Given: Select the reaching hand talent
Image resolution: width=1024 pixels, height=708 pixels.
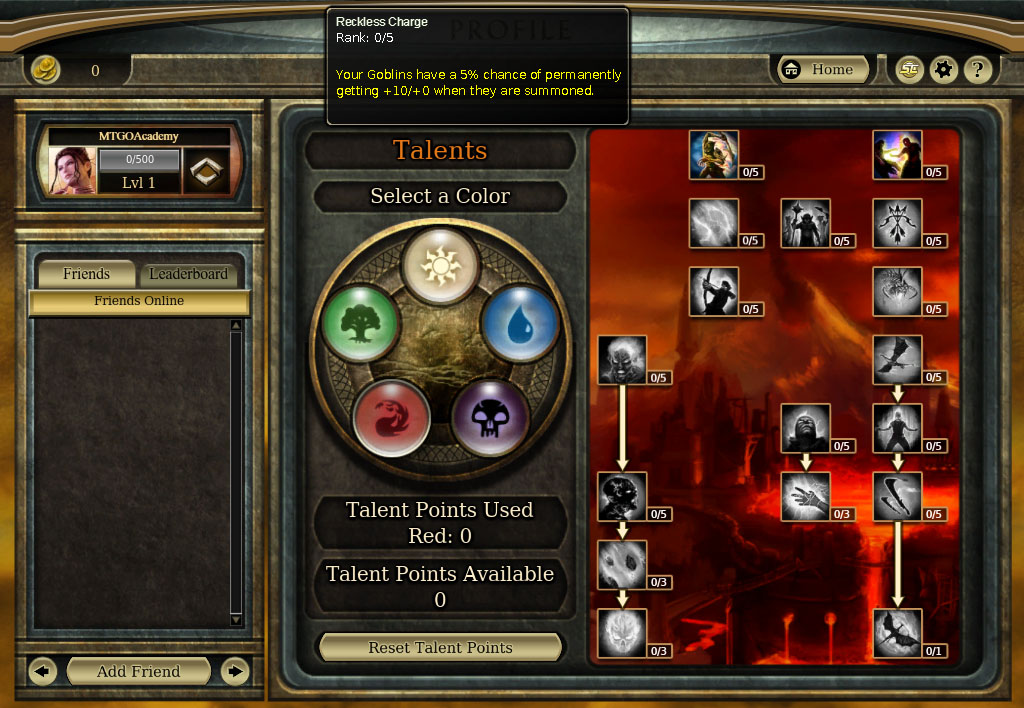Looking at the screenshot, I should pos(805,497).
